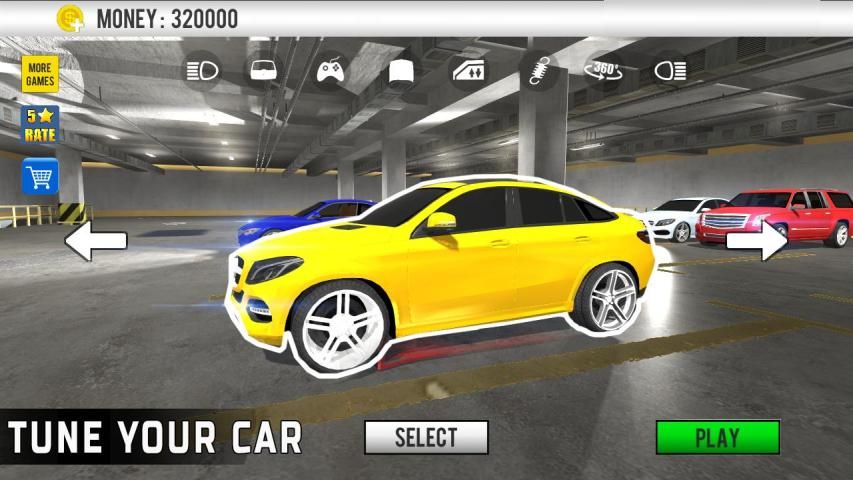Activate the 360° view icon
The width and height of the screenshot is (853, 480).
[x=603, y=71]
